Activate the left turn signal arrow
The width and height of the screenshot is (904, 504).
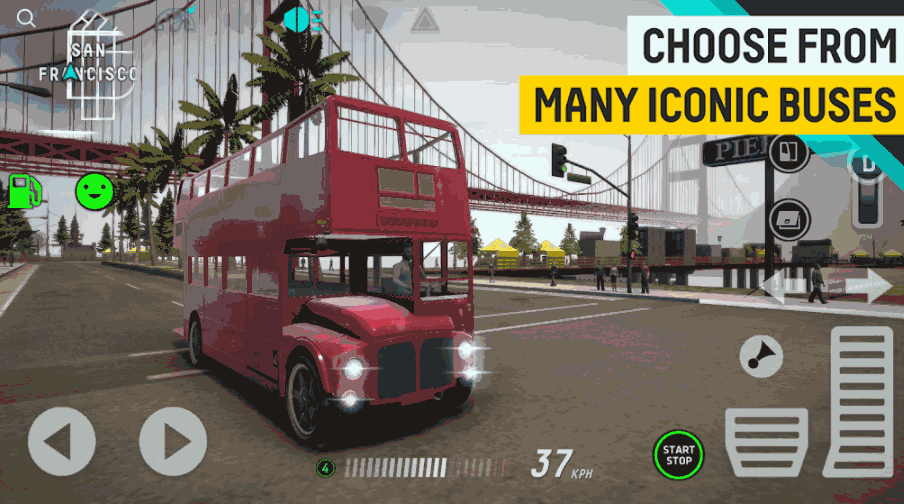(x=778, y=287)
